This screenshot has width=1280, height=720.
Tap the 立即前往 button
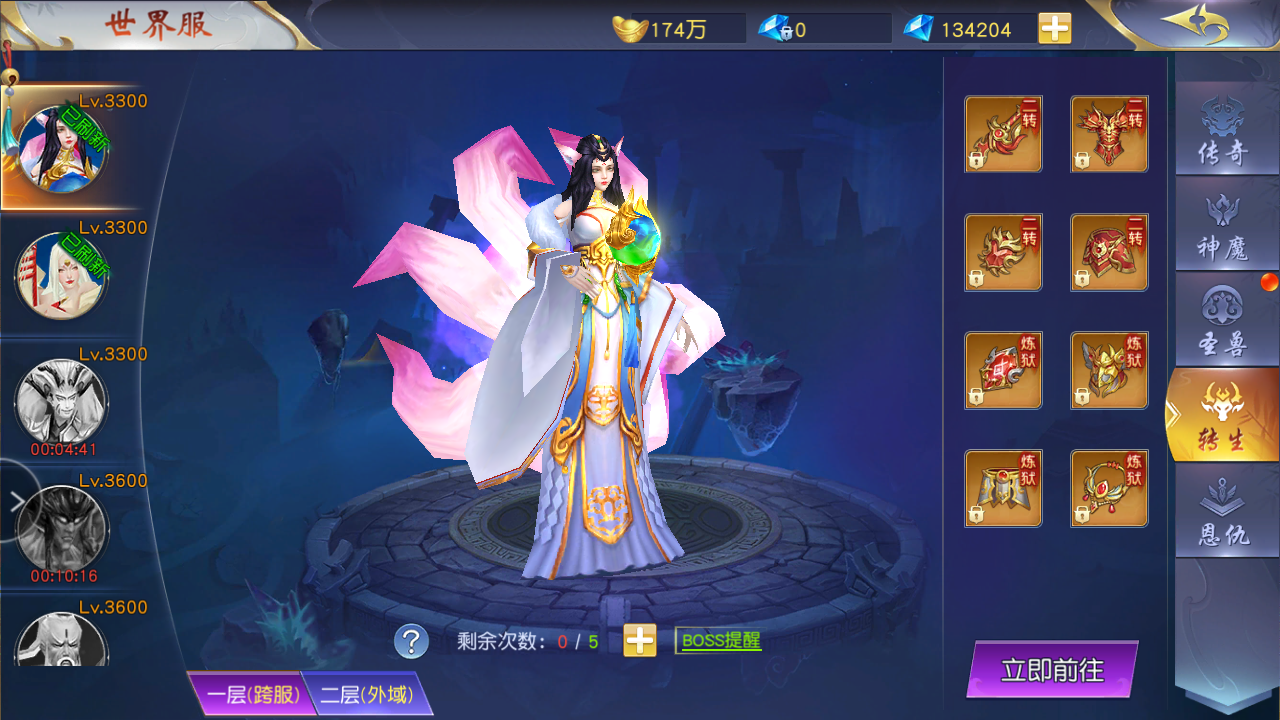(1052, 670)
